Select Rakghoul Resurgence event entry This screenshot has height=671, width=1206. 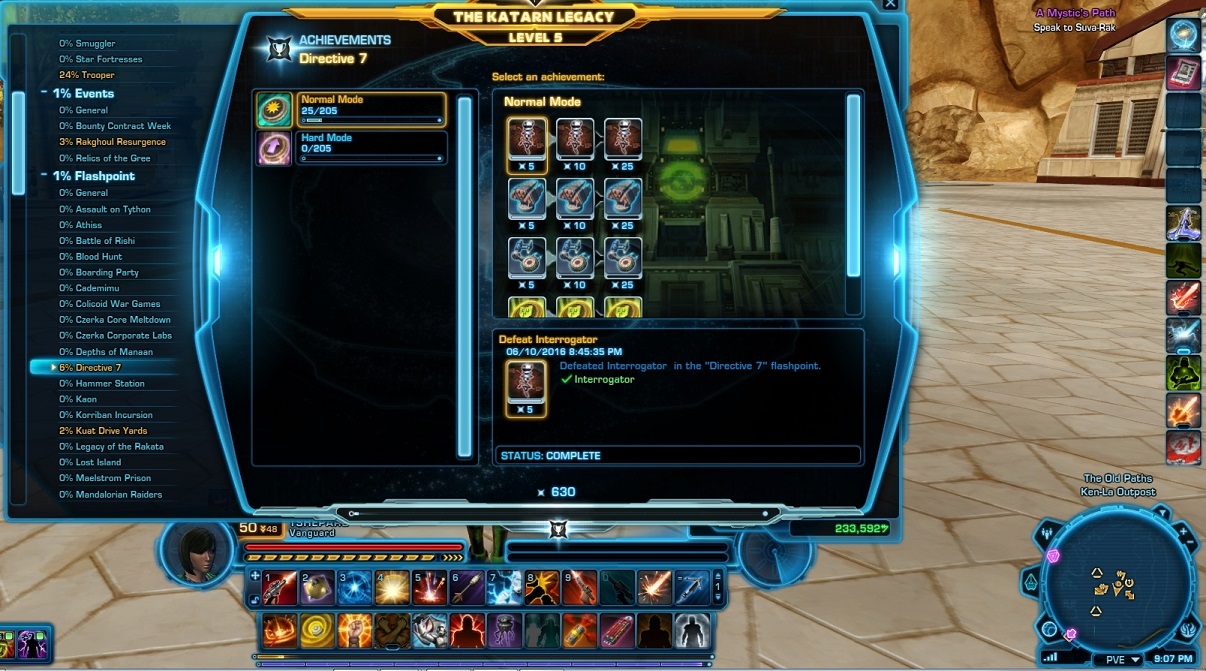pos(120,142)
